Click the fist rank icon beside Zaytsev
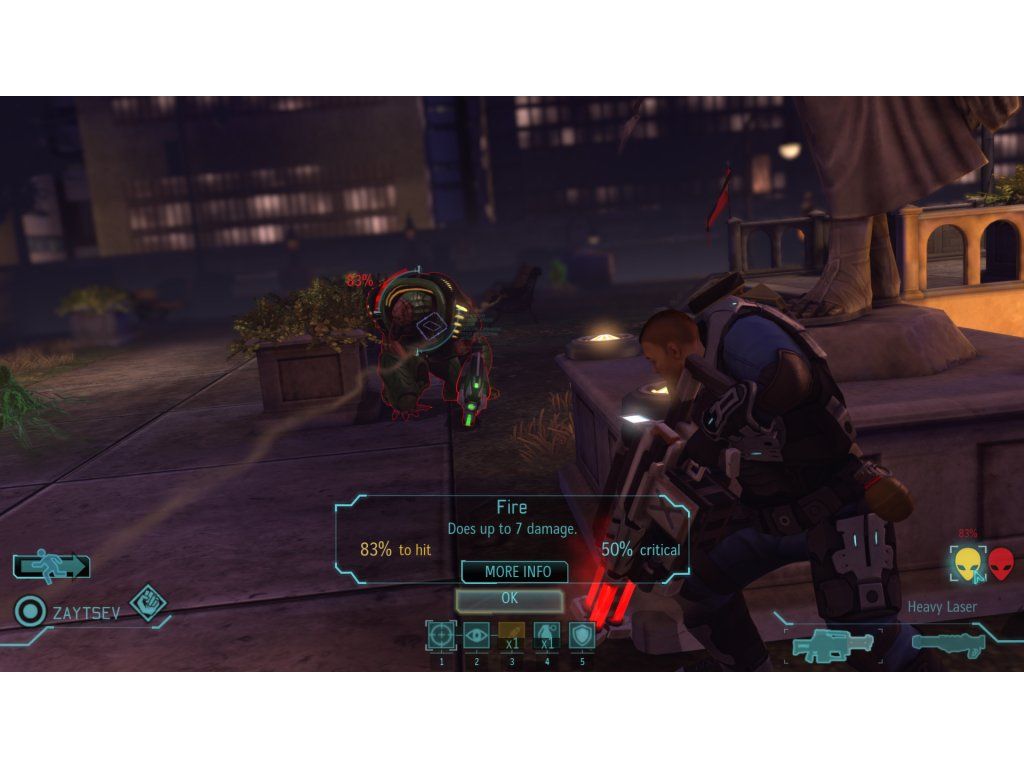The image size is (1024, 768). click(148, 603)
